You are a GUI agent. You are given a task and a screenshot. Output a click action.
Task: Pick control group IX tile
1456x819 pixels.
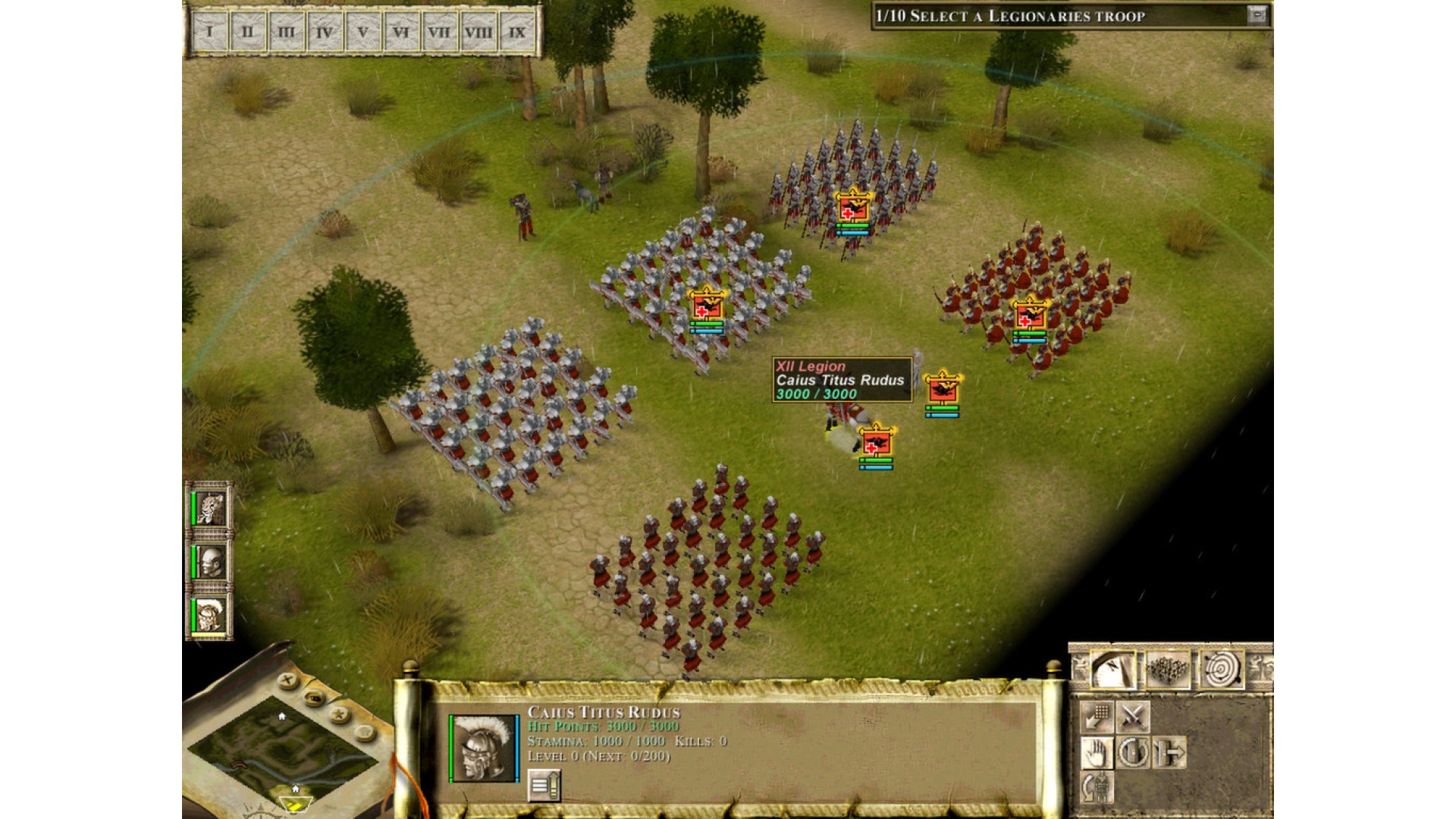pos(517,33)
